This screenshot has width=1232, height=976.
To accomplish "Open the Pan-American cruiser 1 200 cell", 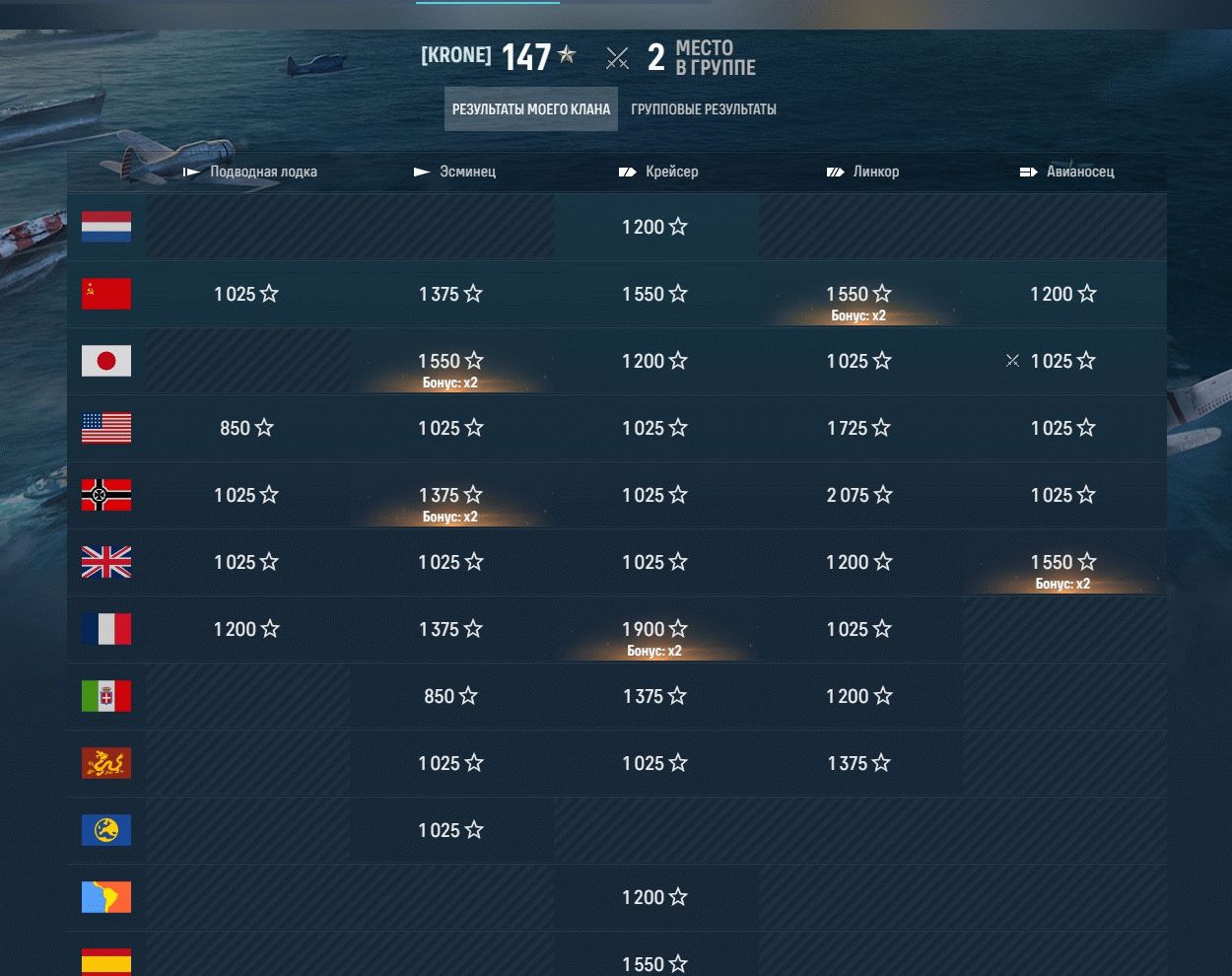I will tap(654, 897).
